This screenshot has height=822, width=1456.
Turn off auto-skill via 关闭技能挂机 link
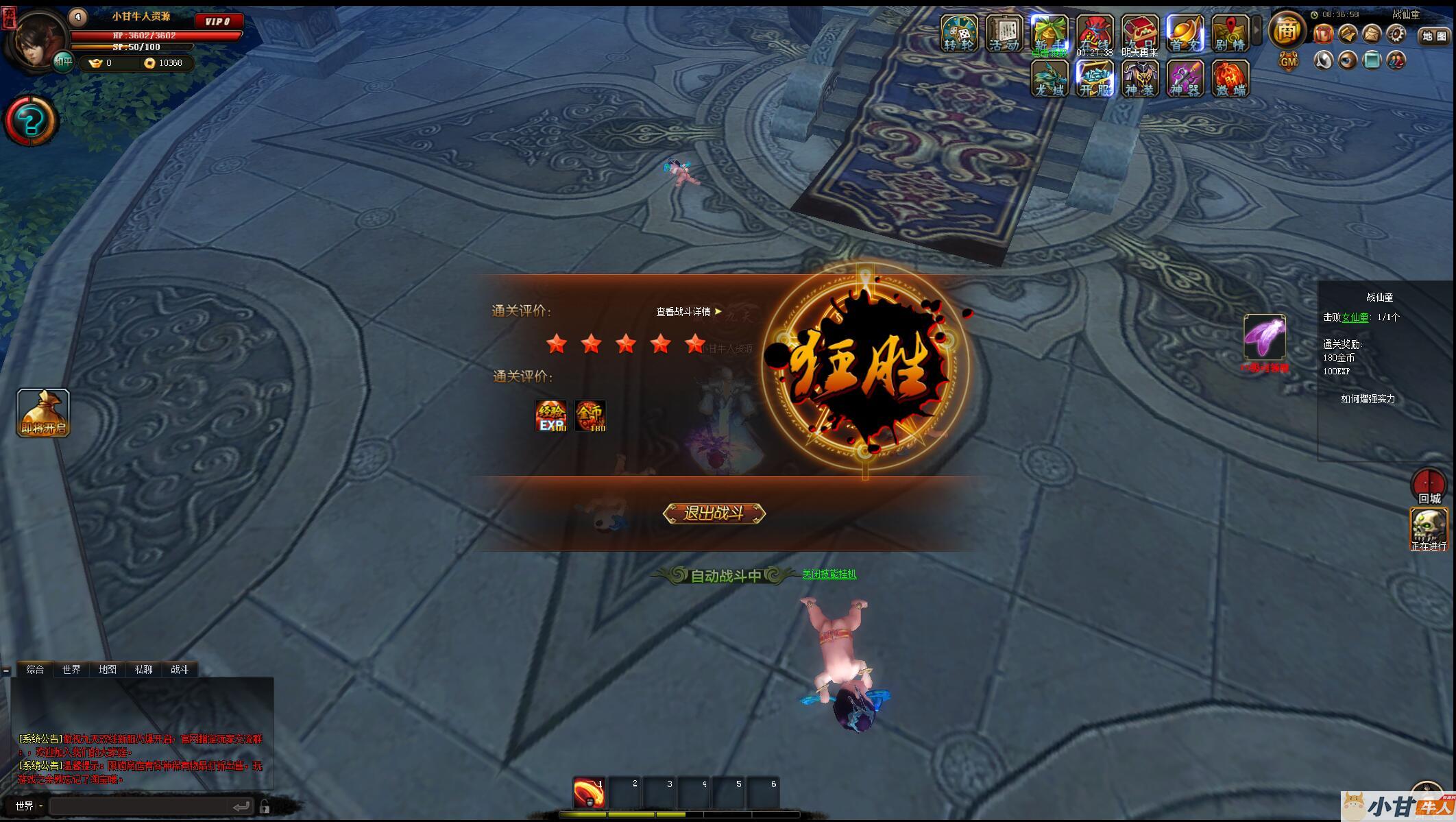(829, 574)
